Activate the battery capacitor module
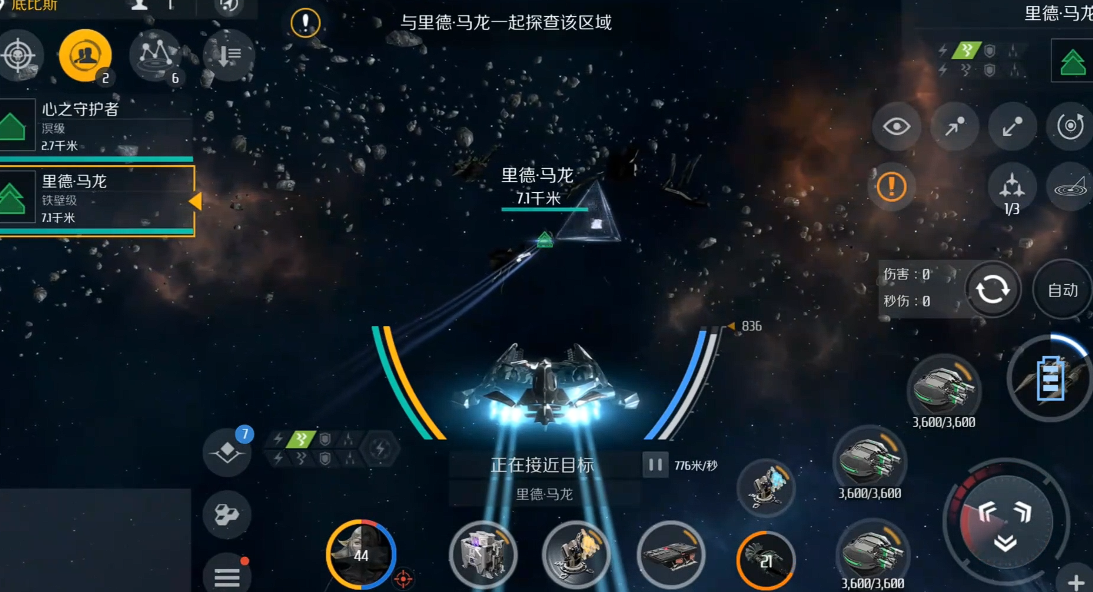This screenshot has height=592, width=1093. [1050, 379]
